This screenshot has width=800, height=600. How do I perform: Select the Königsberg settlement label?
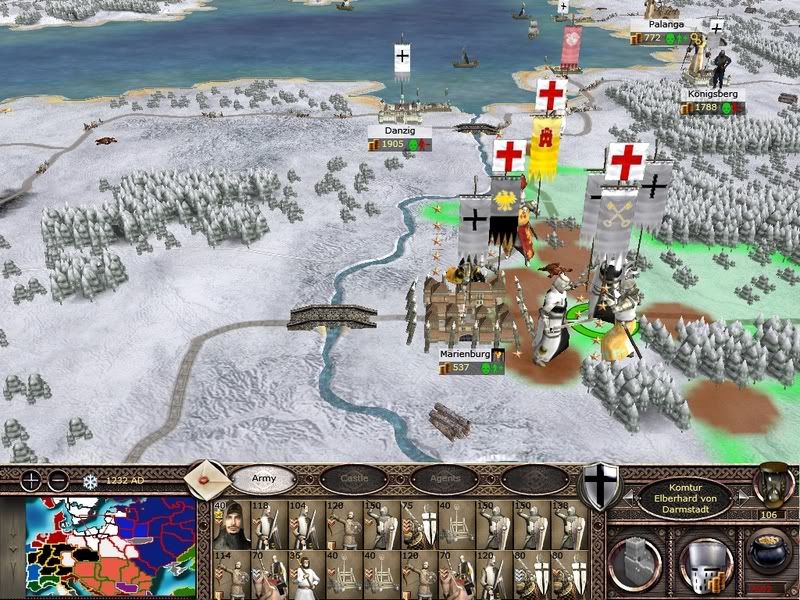[711, 94]
